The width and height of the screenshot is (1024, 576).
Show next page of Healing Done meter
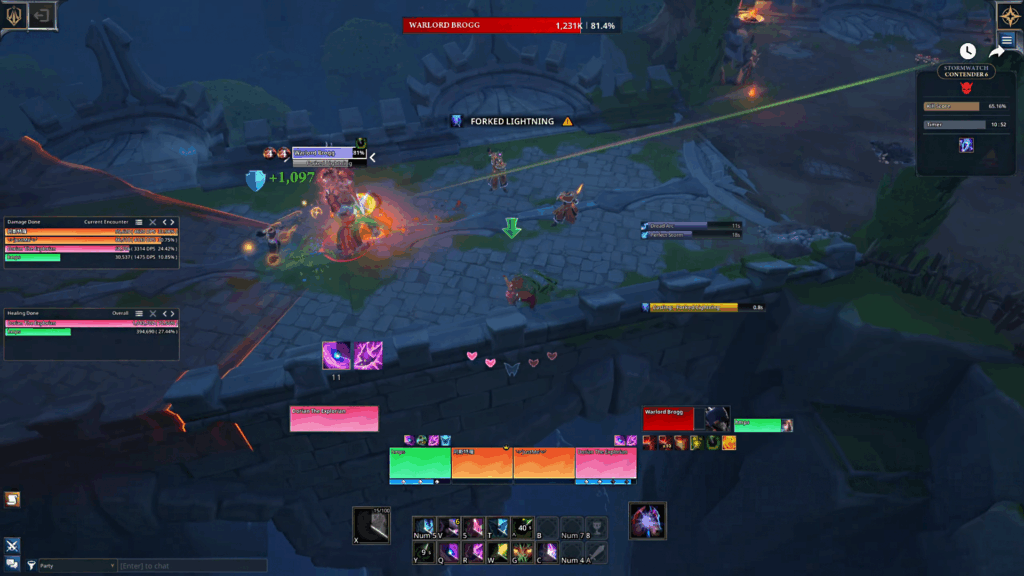point(172,312)
